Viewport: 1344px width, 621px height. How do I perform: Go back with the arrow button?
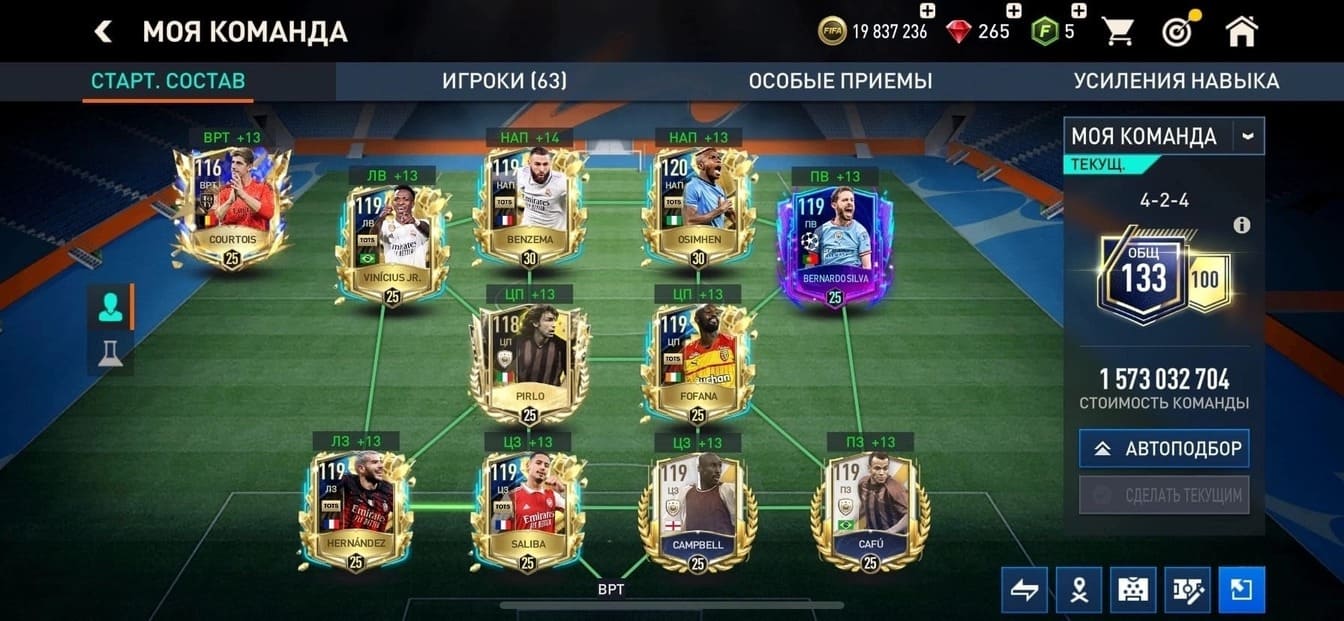tap(103, 31)
